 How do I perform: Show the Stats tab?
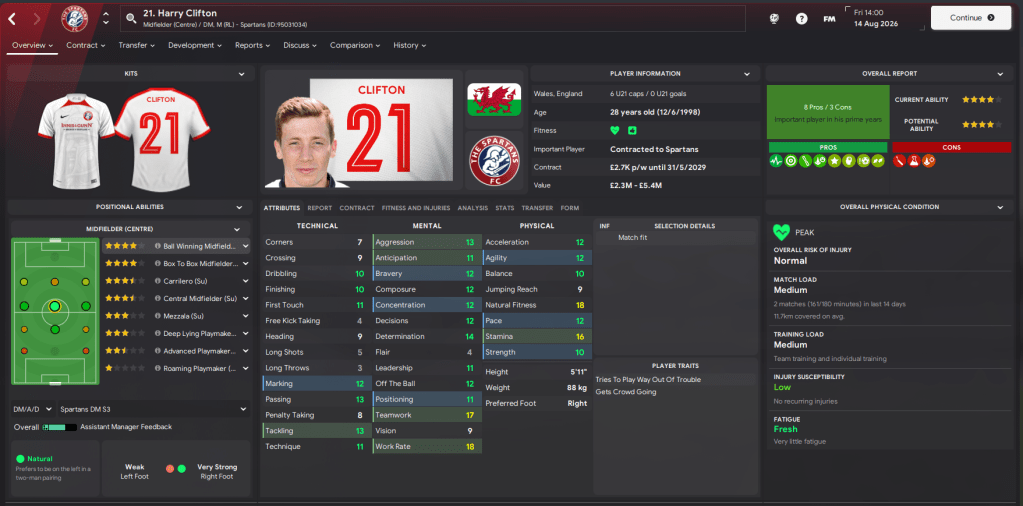(504, 208)
